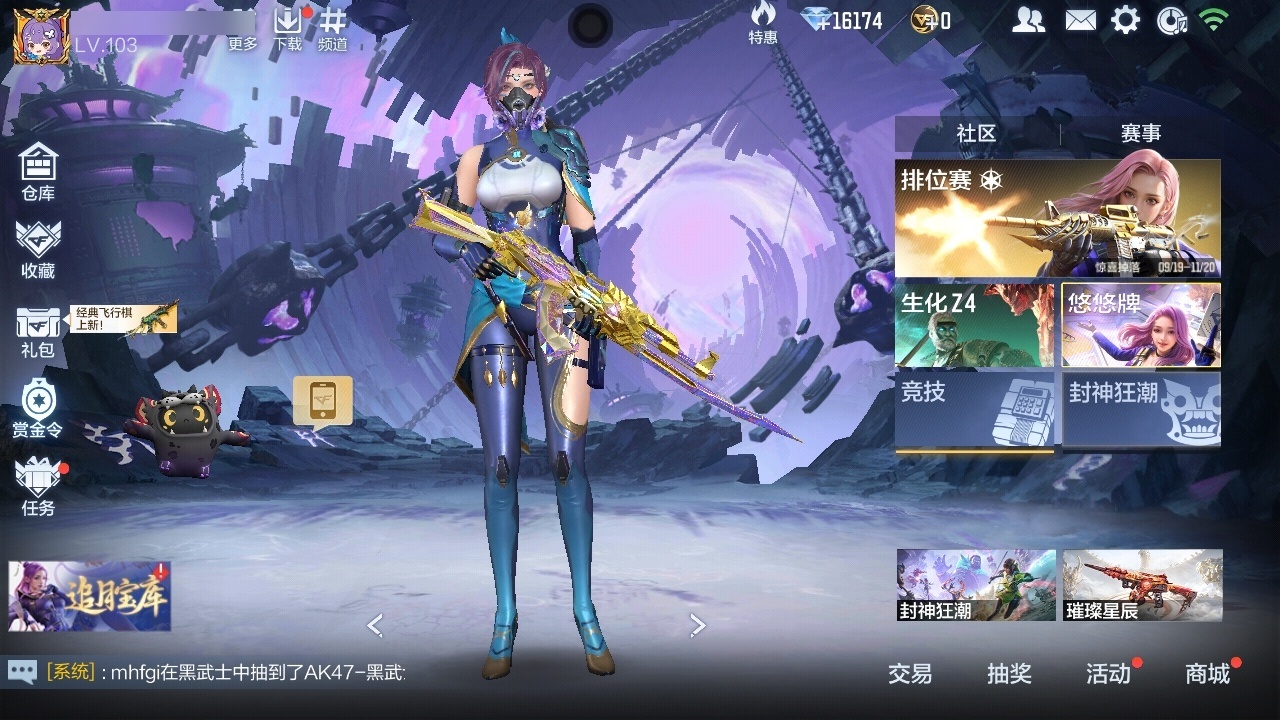Click the player avatar portrait
The image size is (1280, 720).
coord(41,36)
